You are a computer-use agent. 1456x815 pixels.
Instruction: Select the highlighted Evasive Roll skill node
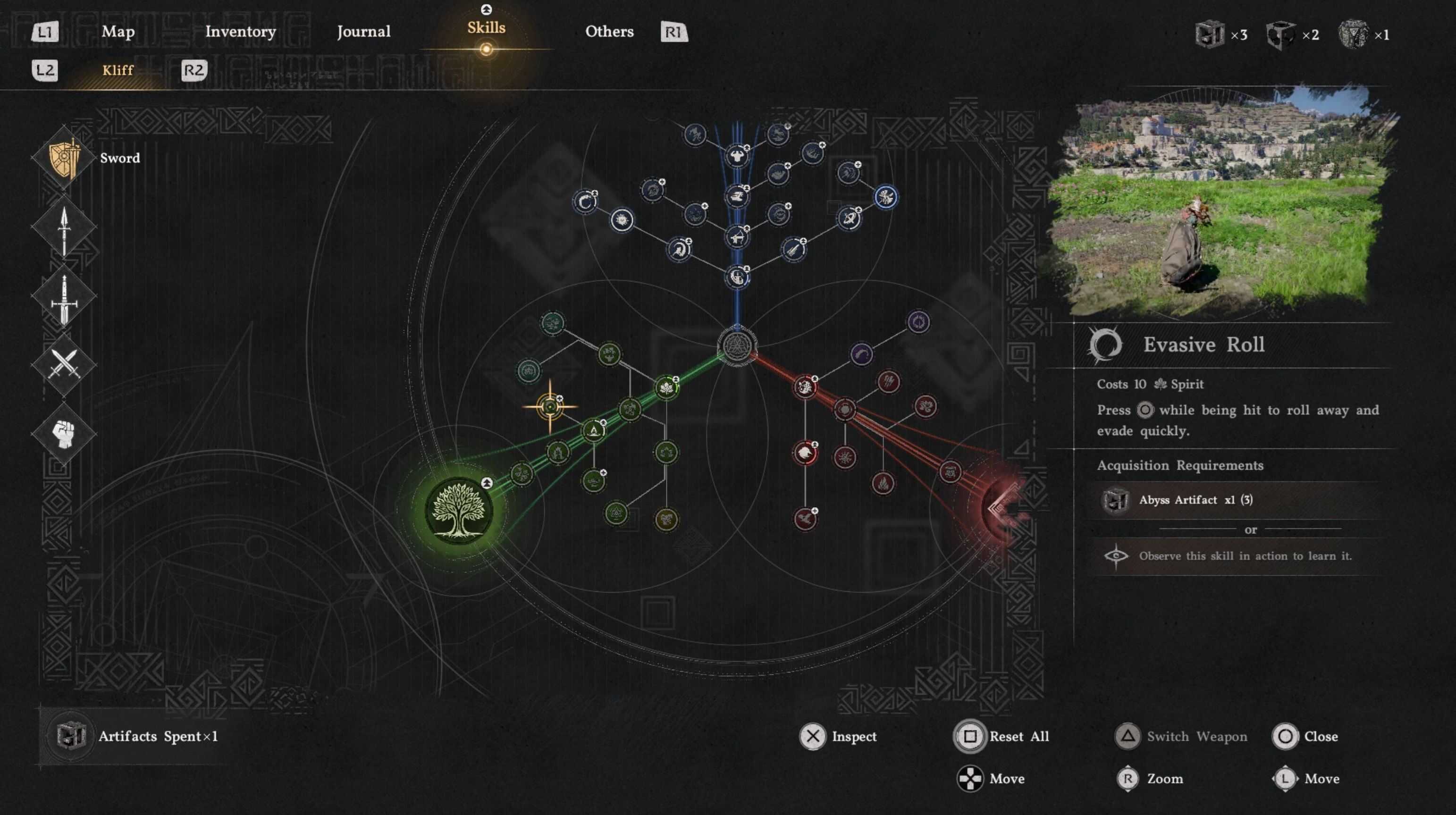550,406
